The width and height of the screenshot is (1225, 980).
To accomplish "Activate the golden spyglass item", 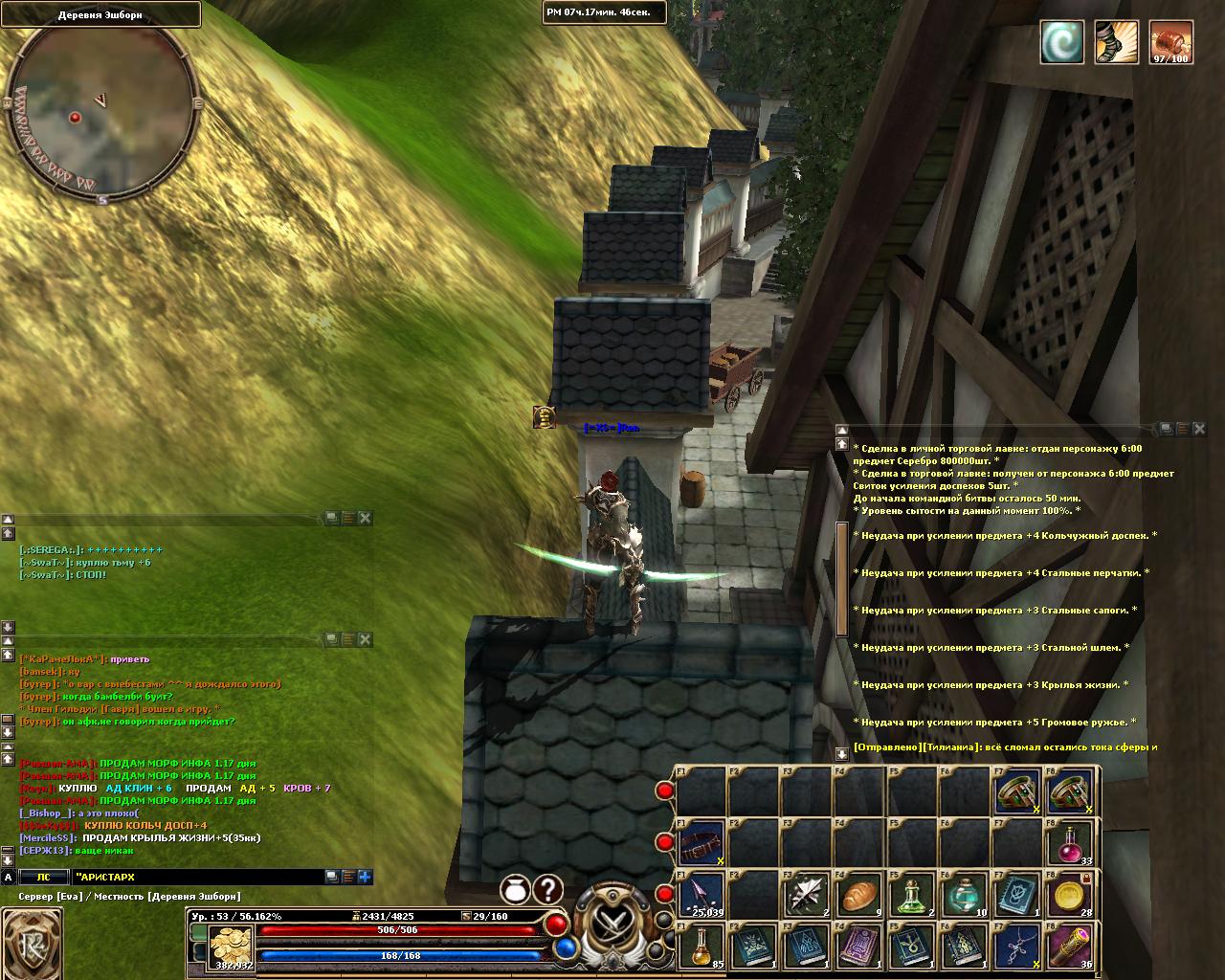I will (x=1072, y=948).
